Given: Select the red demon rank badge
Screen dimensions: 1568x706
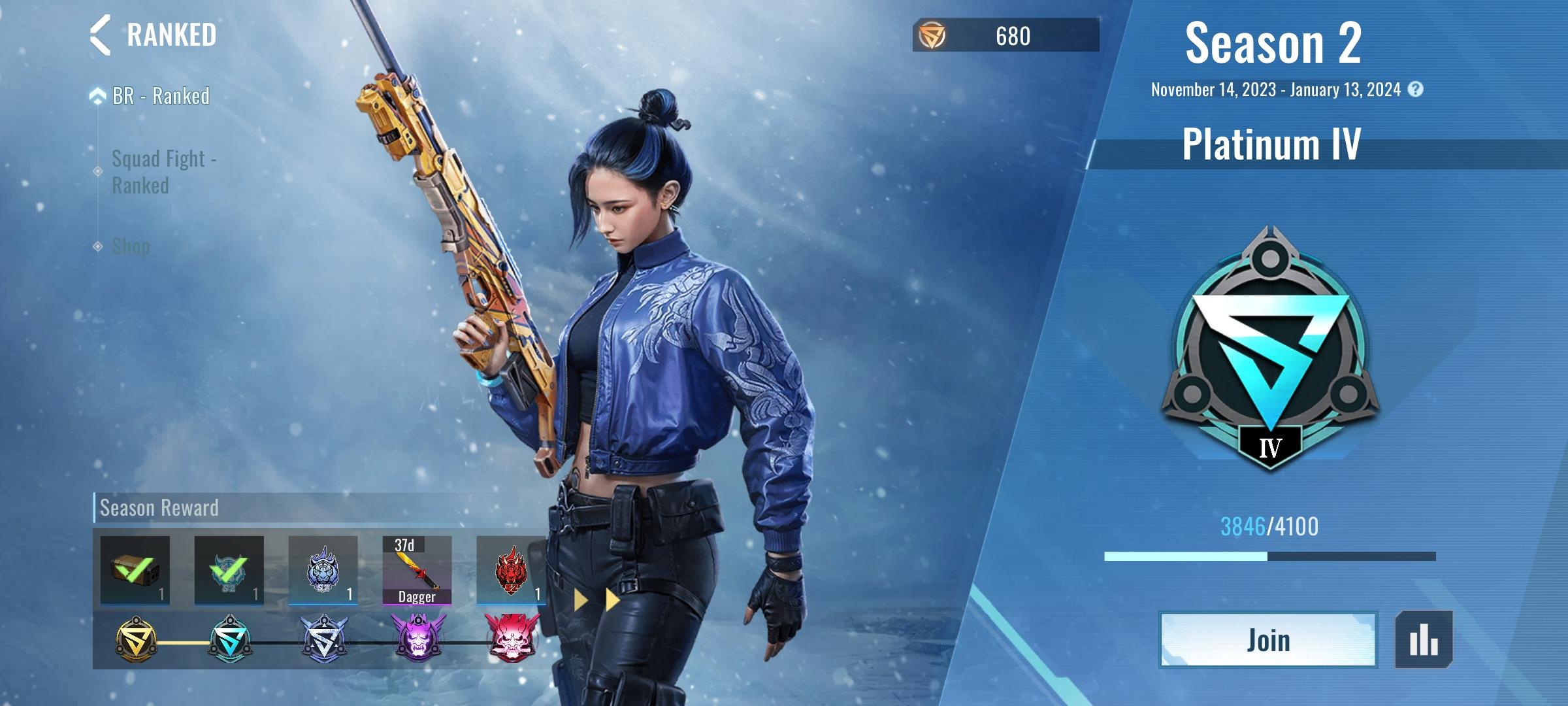Looking at the screenshot, I should click(x=512, y=637).
